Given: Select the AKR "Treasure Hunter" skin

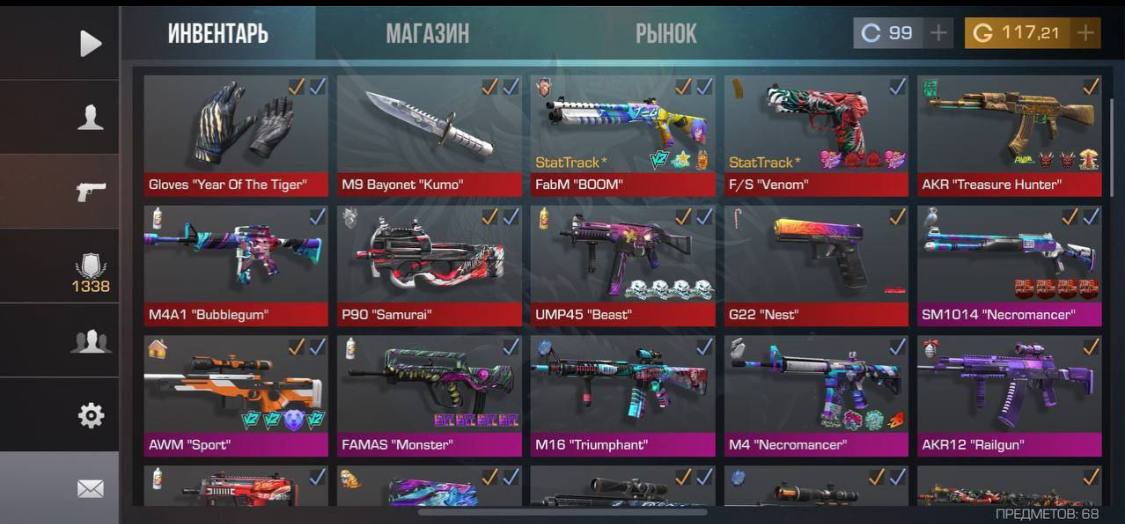Looking at the screenshot, I should (x=1009, y=134).
